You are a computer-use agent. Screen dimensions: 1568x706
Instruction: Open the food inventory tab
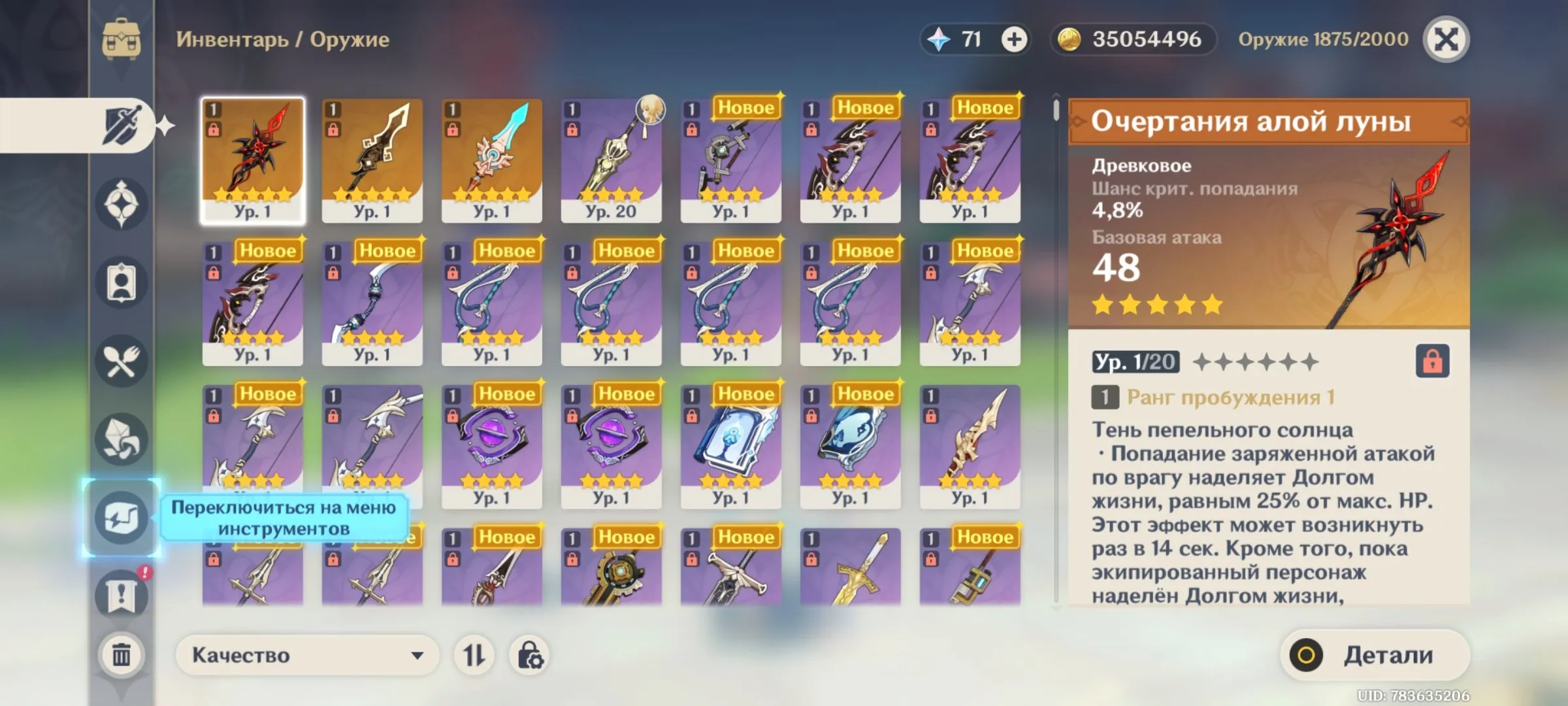121,356
